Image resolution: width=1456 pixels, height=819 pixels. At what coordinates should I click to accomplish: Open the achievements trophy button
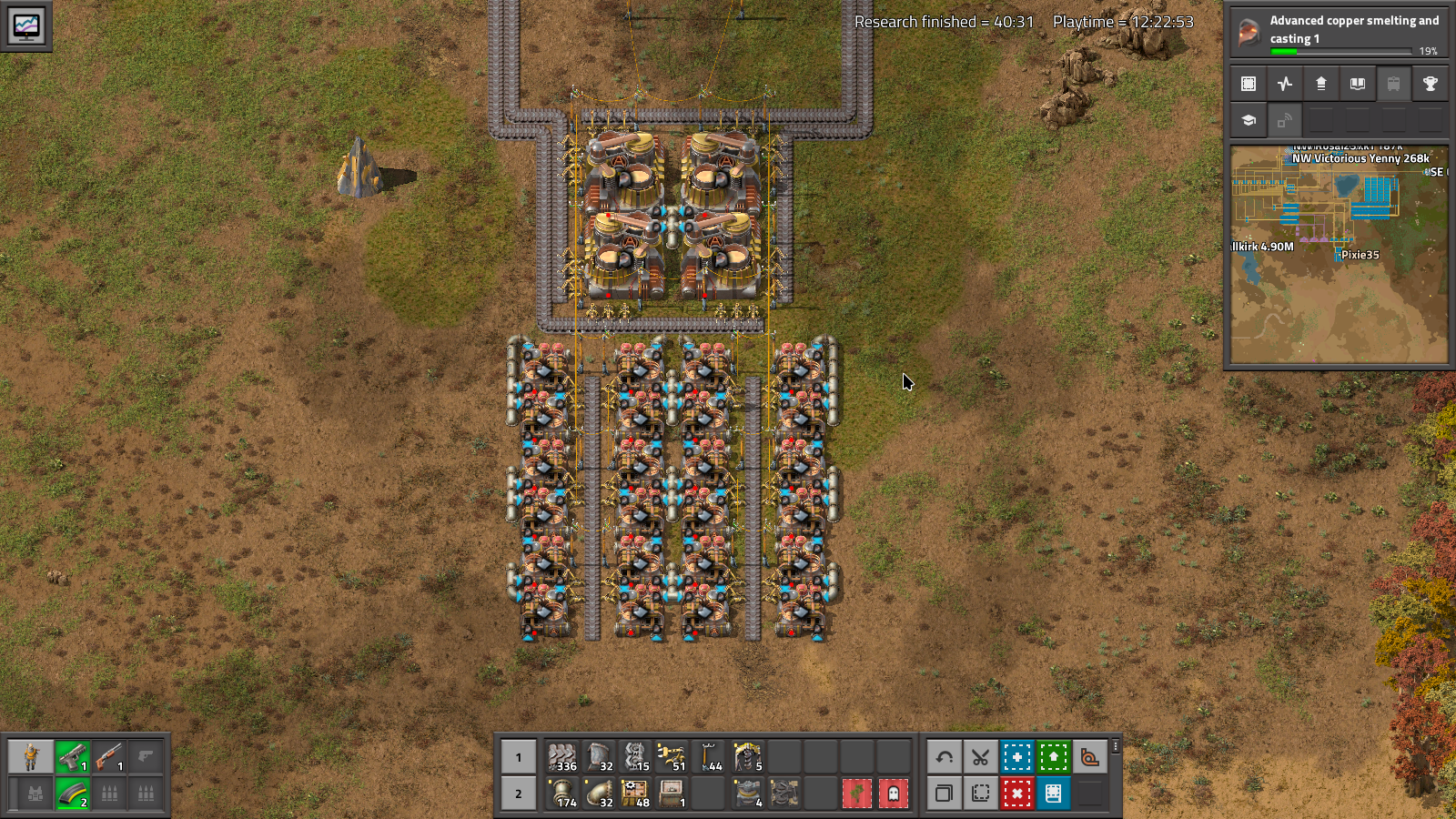point(1430,84)
